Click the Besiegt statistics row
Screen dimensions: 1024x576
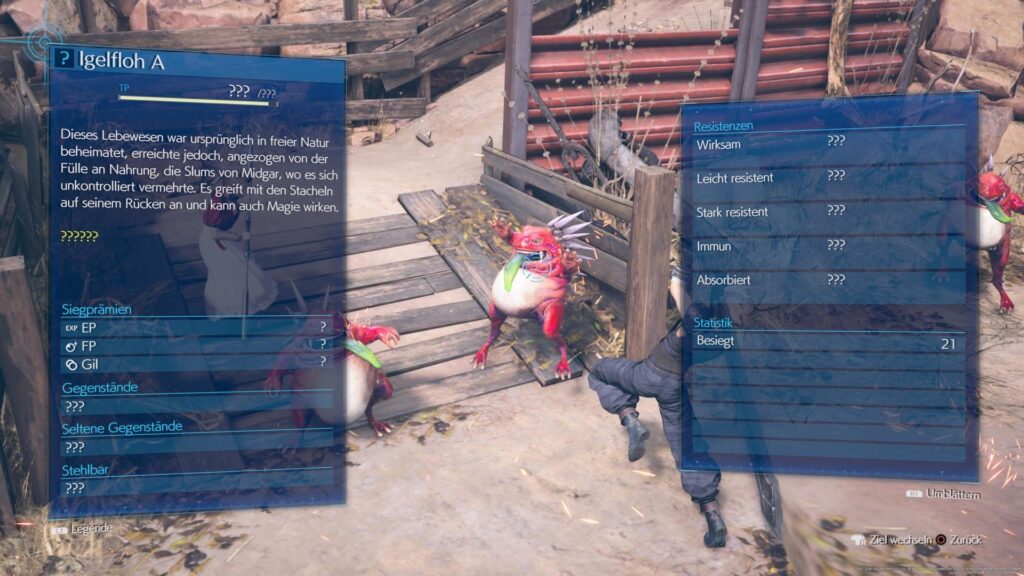[828, 343]
